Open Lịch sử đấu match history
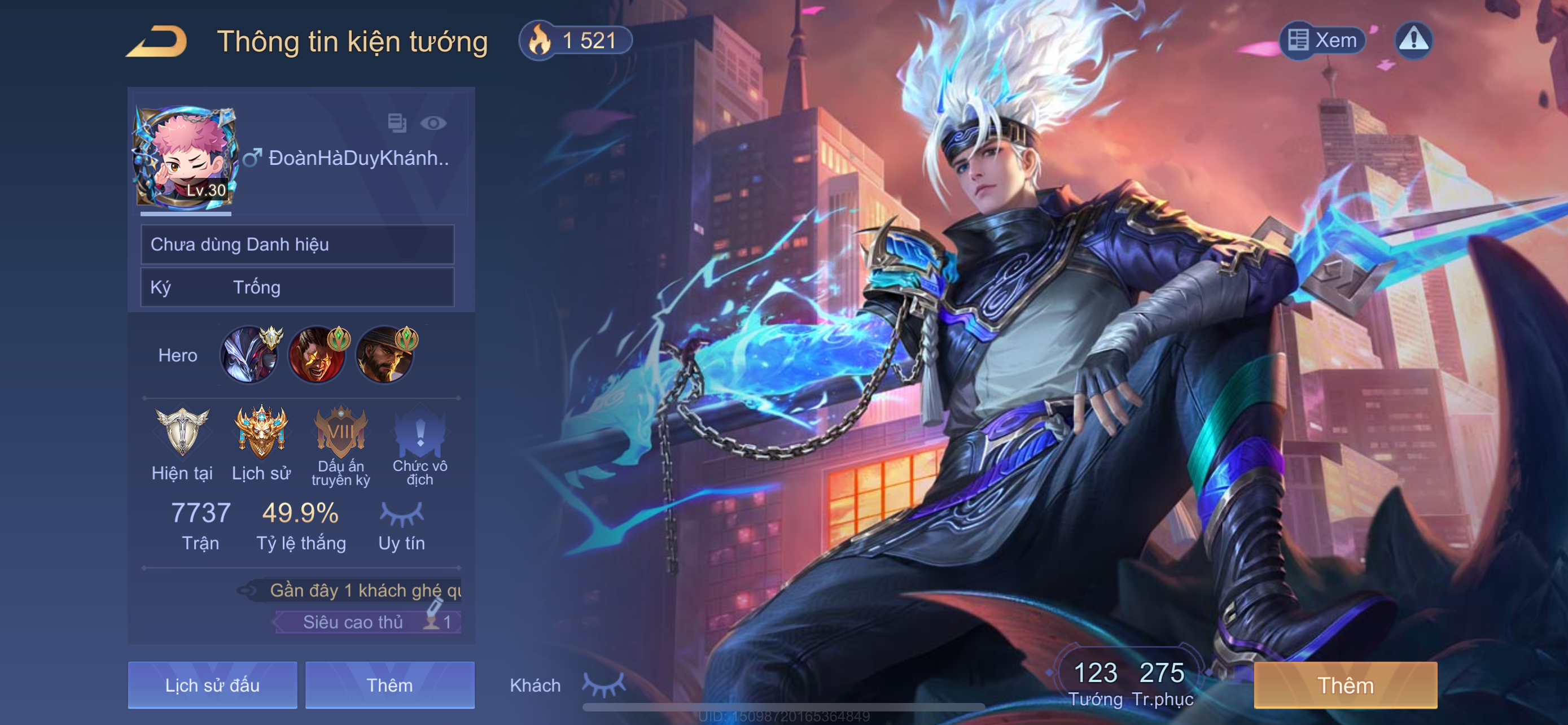Screen dimensions: 1568x725 coord(212,685)
